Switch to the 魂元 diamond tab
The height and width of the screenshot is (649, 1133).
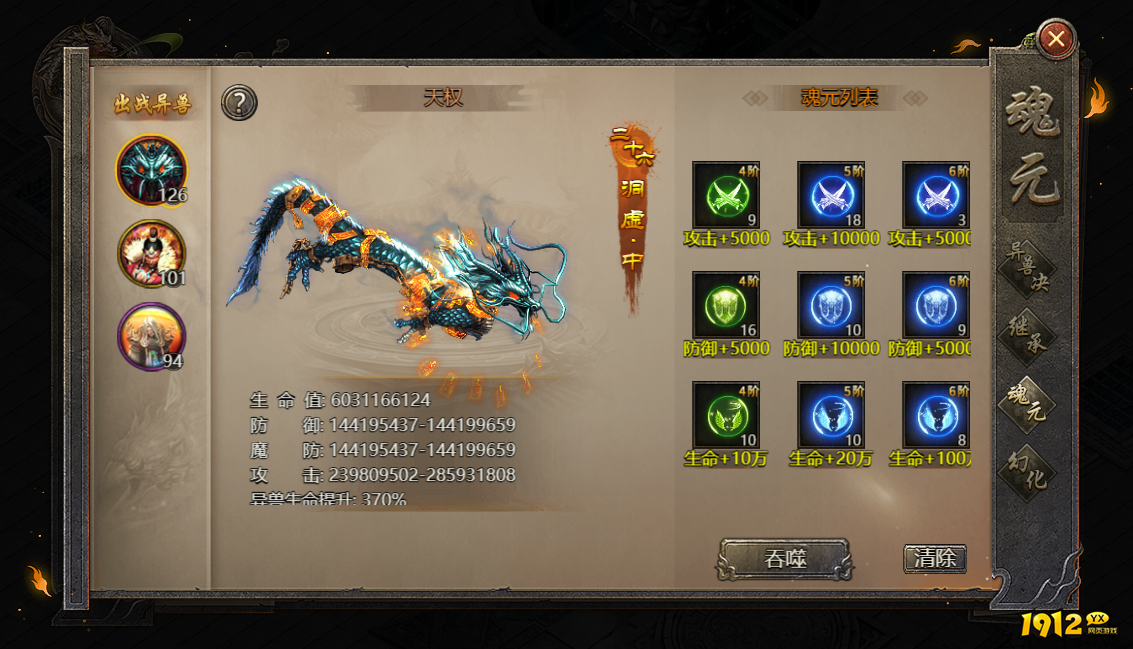click(1029, 400)
